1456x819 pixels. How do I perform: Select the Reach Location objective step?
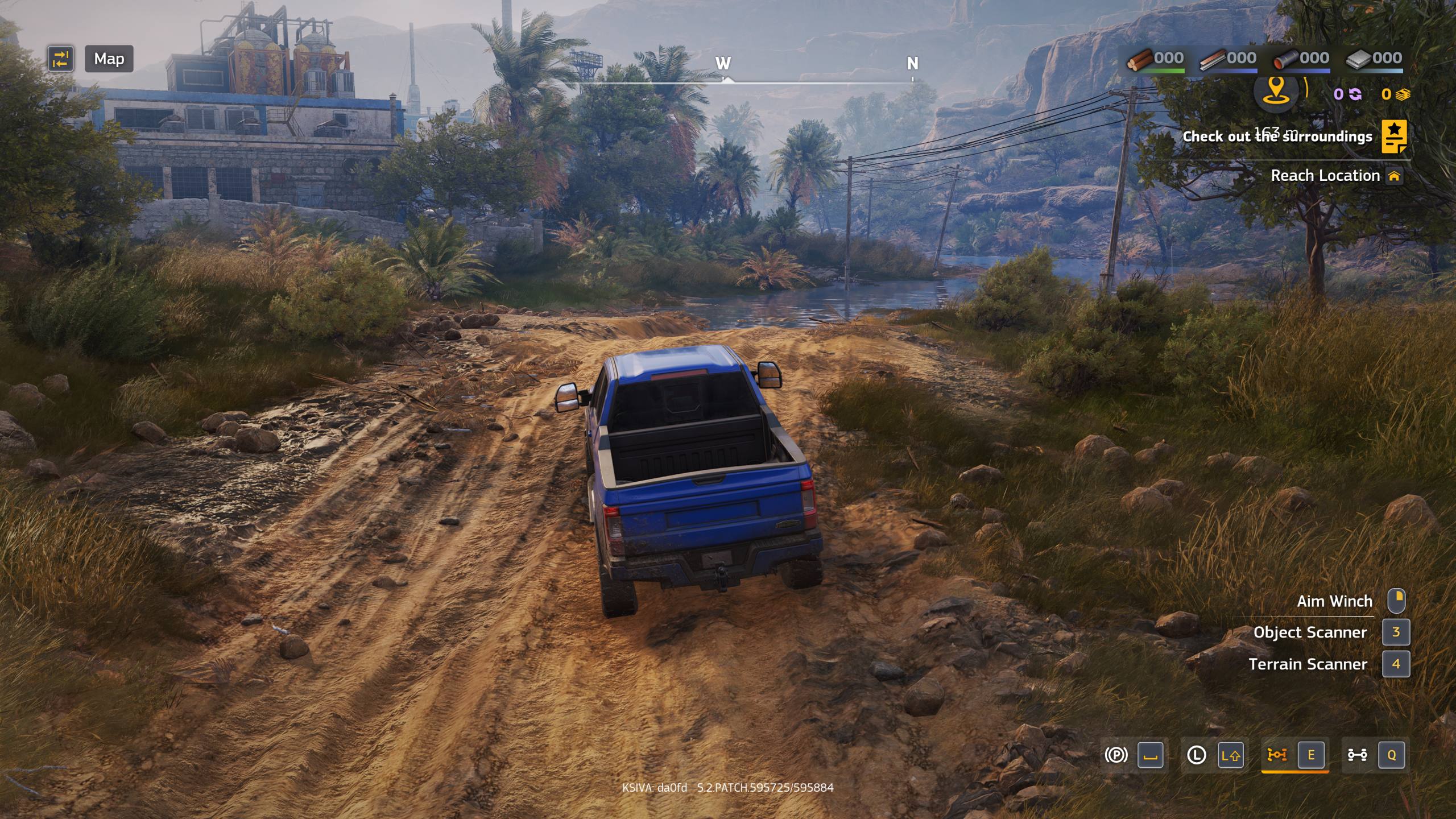coord(1325,176)
